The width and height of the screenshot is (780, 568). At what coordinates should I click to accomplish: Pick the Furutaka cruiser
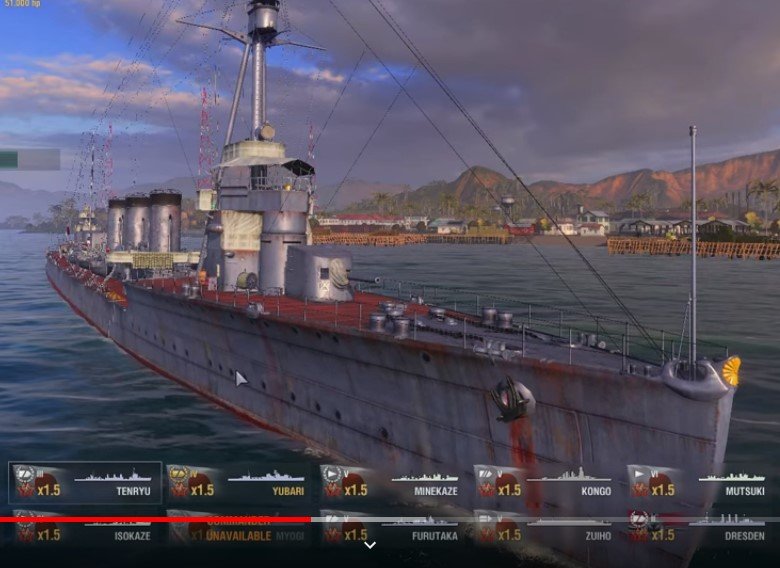tap(392, 532)
